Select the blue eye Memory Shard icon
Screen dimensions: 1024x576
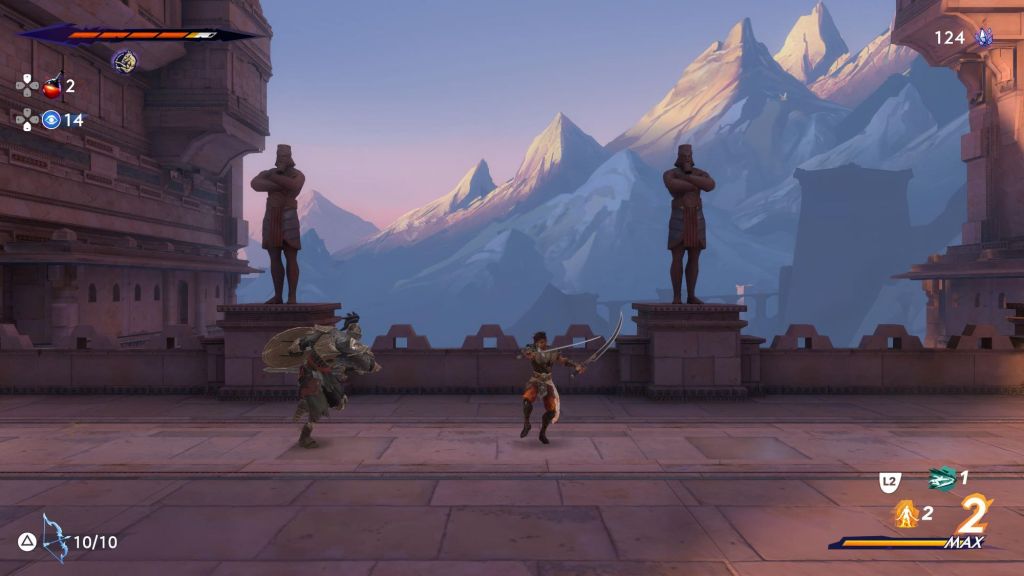pos(51,120)
